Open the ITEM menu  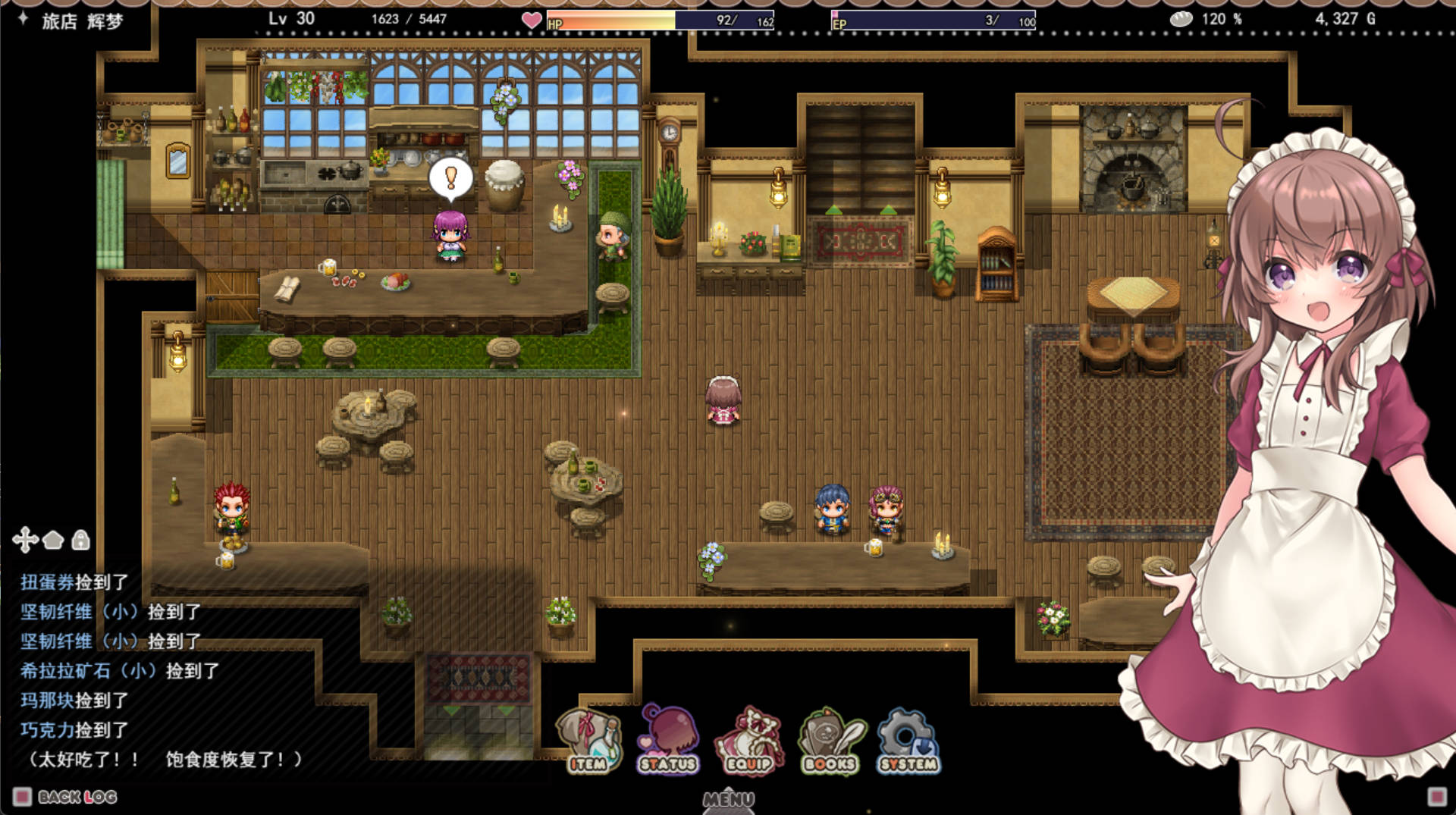pos(588,741)
